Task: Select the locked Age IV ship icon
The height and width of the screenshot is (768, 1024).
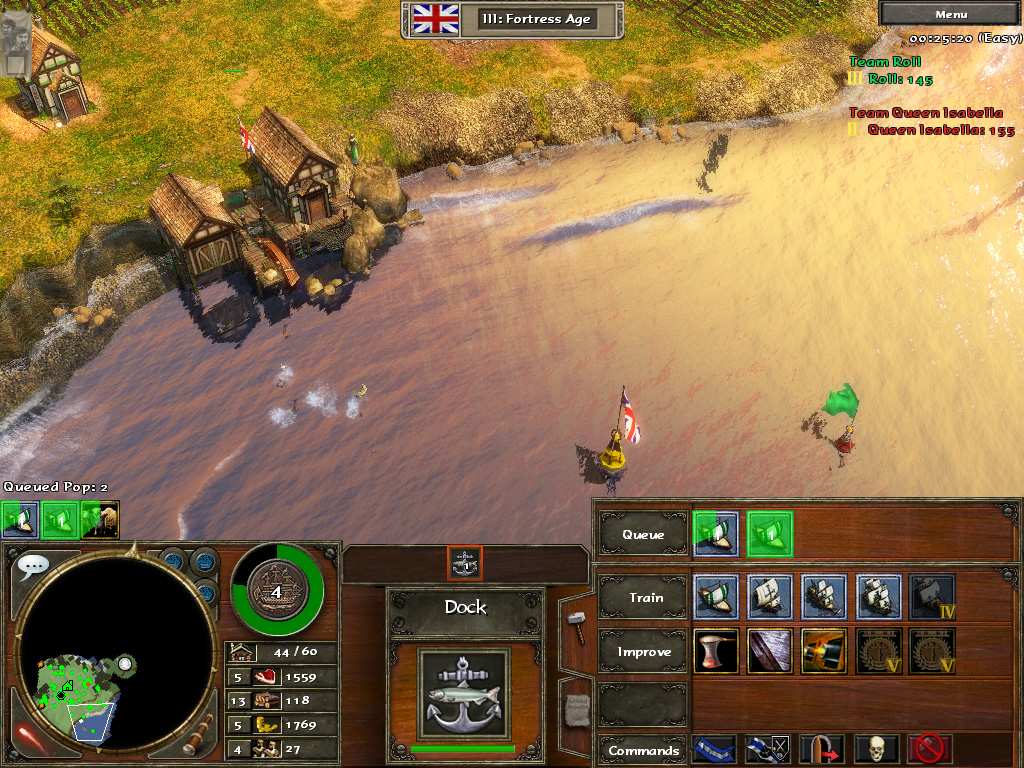Action: [x=932, y=597]
